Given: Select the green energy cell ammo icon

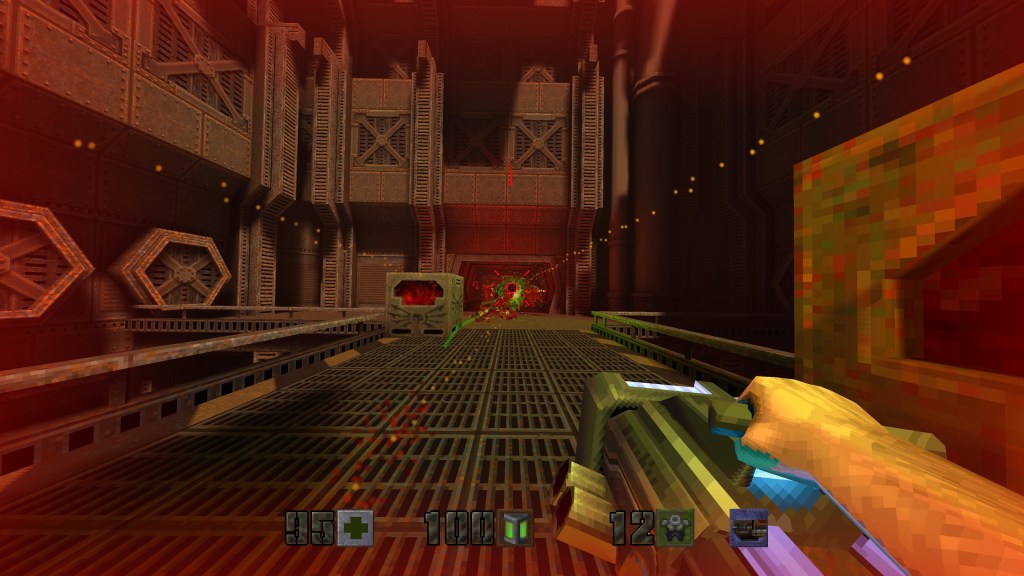Looking at the screenshot, I should (516, 527).
